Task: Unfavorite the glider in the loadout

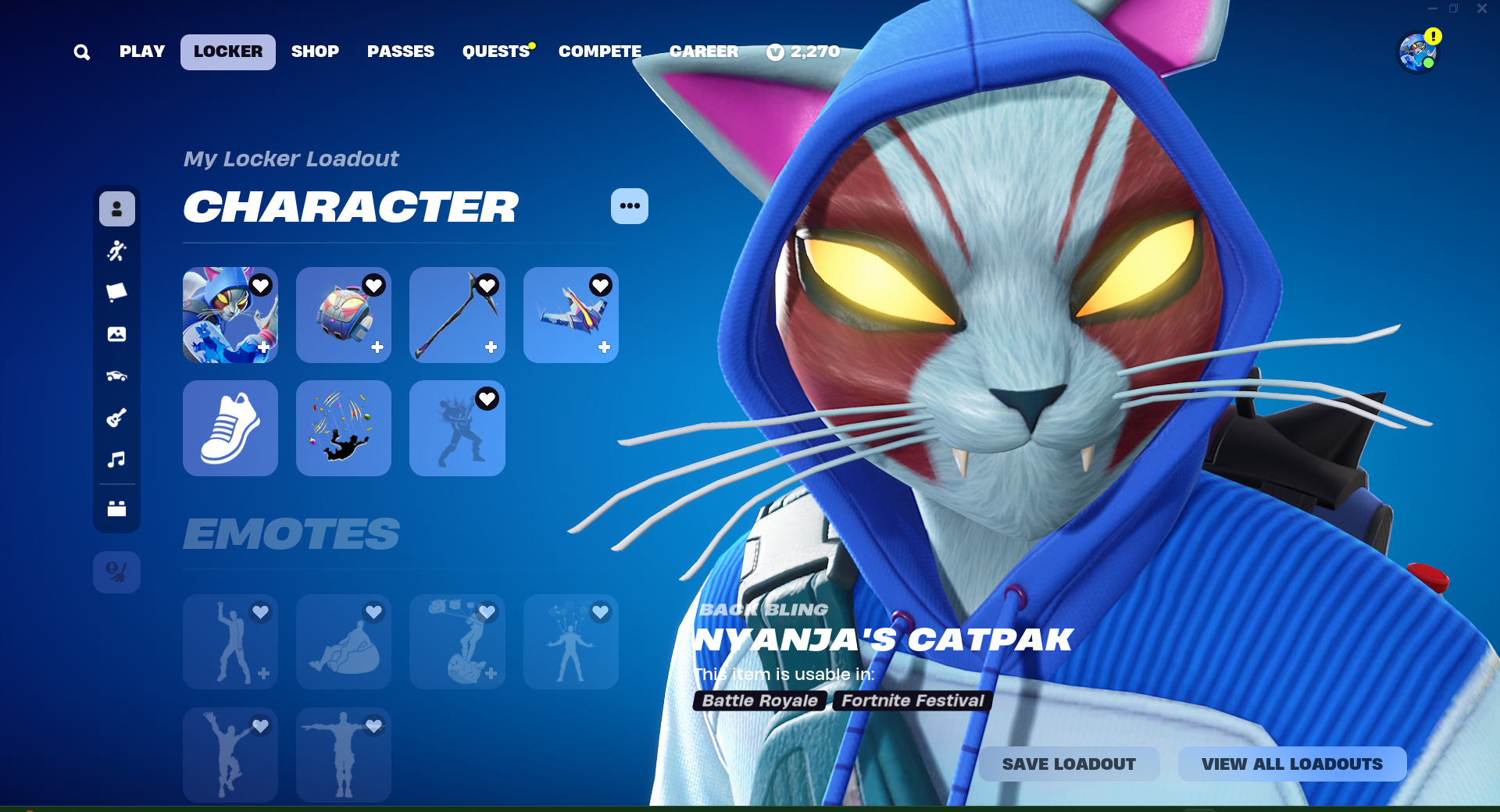Action: coord(602,287)
